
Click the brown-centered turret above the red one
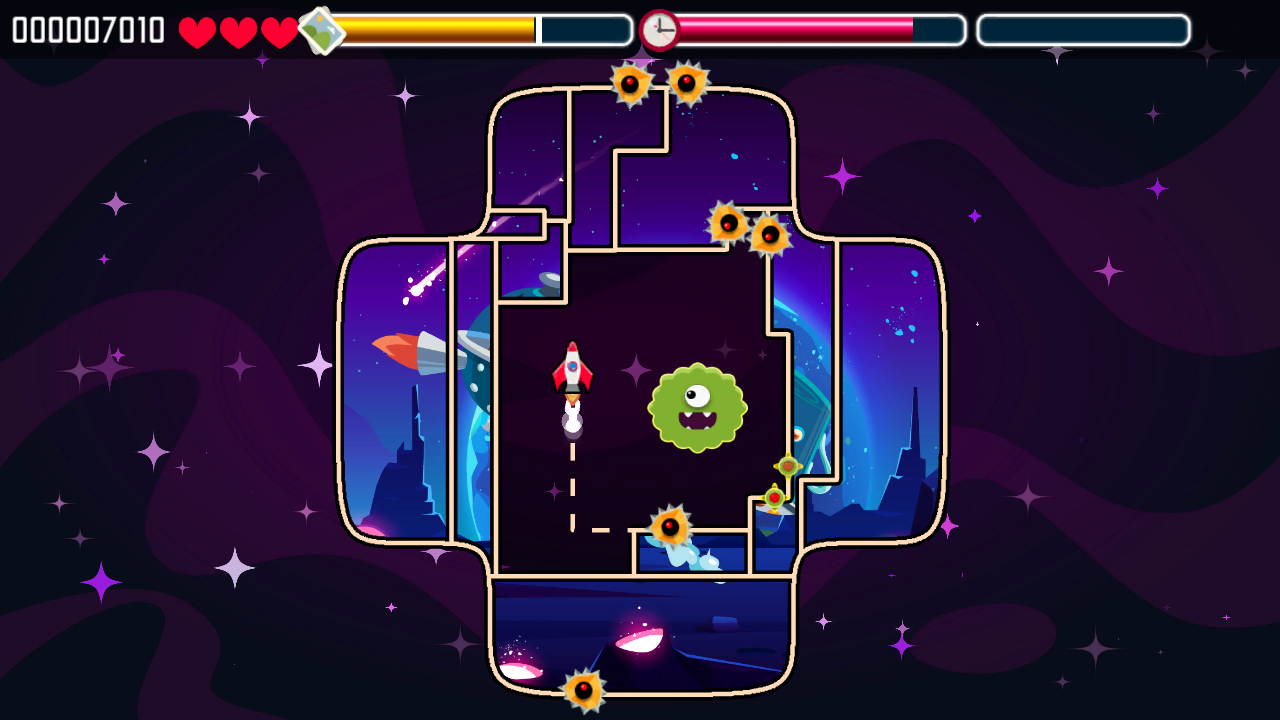point(788,465)
